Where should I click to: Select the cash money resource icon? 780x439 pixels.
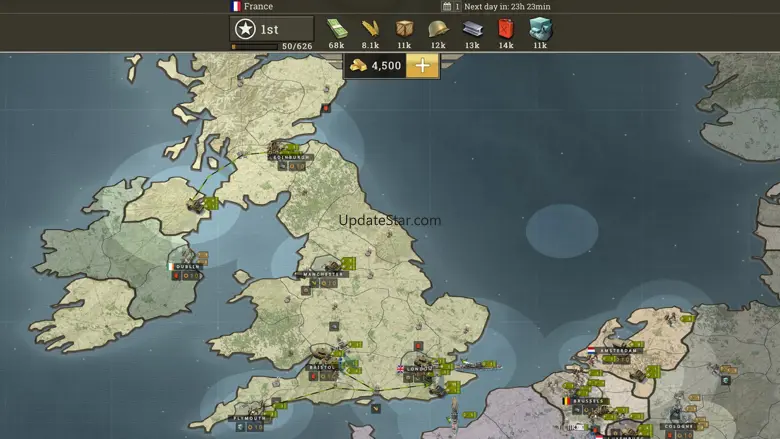point(336,29)
